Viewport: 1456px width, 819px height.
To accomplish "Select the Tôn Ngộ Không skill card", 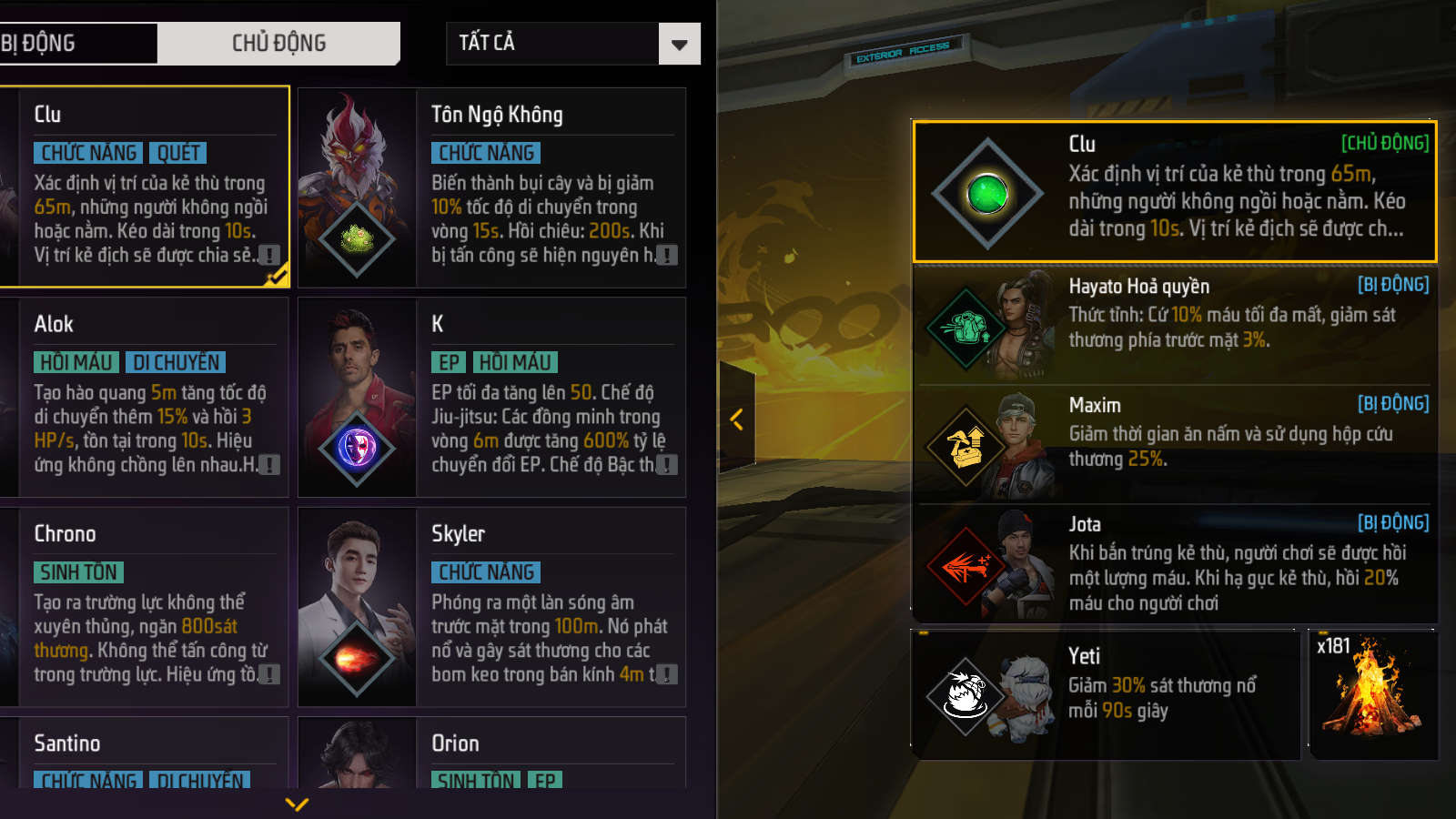I will tap(492, 187).
